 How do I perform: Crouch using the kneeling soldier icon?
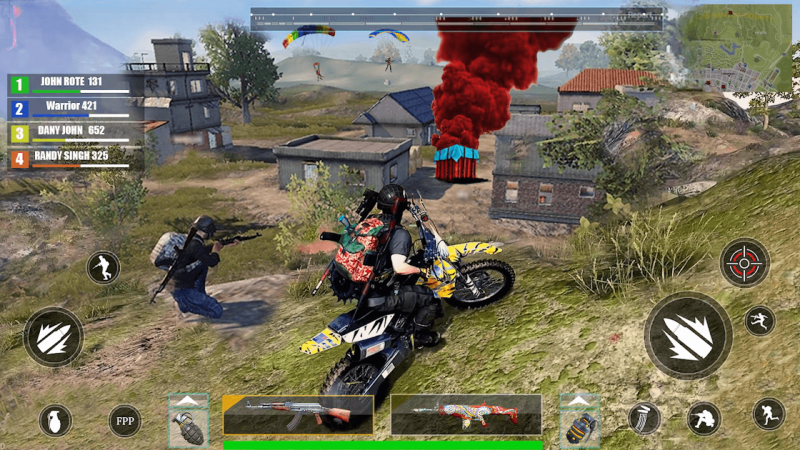pyautogui.click(x=704, y=419)
